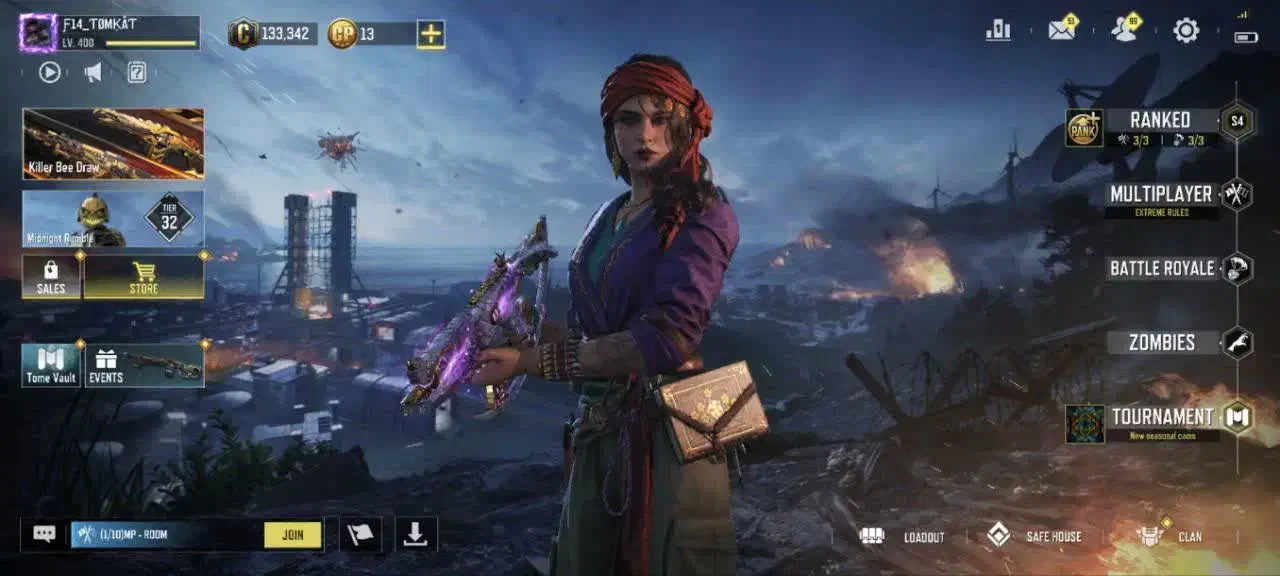
Task: Open the F14_TOMKAT player profile
Action: pyautogui.click(x=38, y=33)
